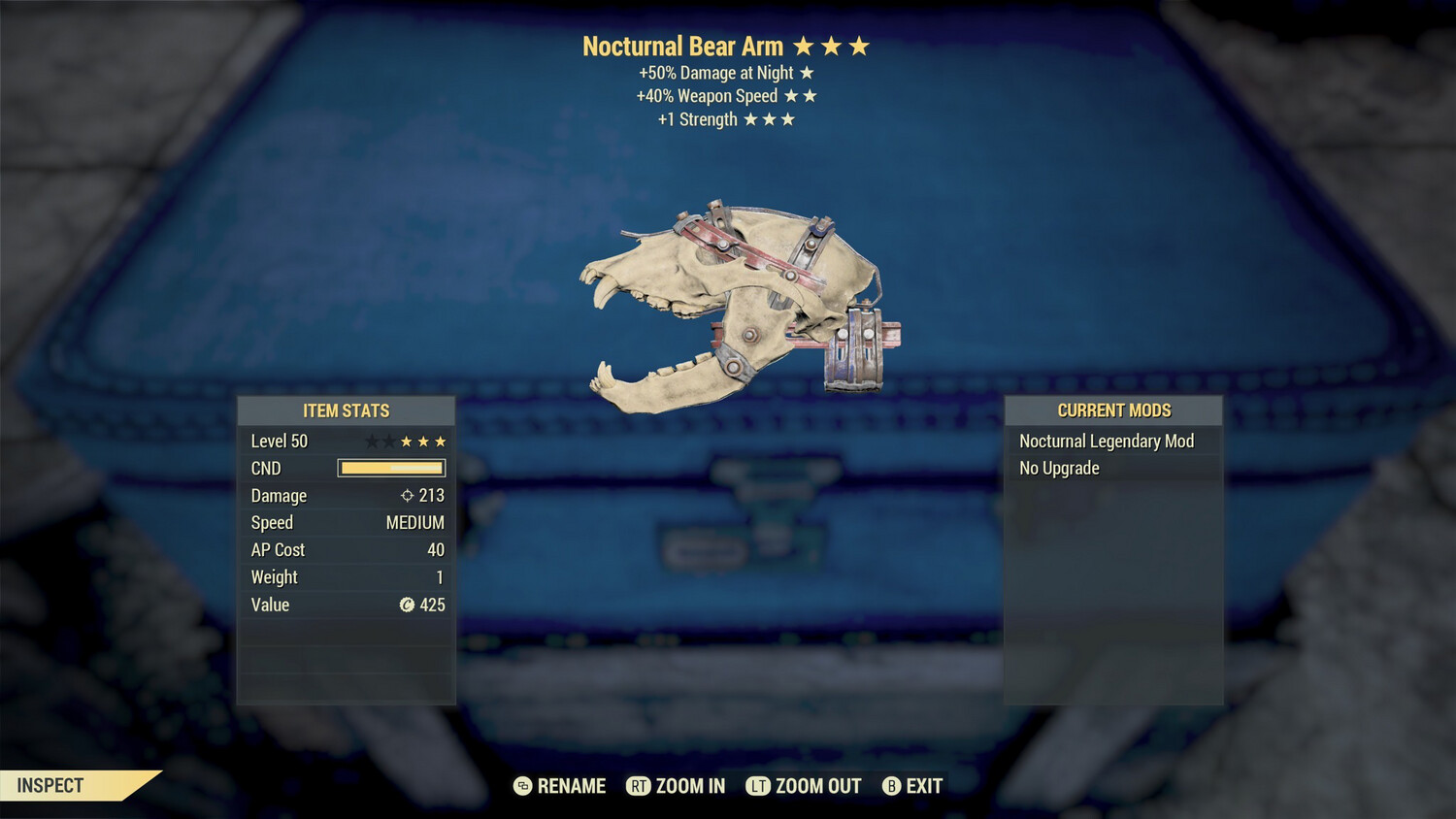Click the RT Zoom In button icon

pos(639,786)
